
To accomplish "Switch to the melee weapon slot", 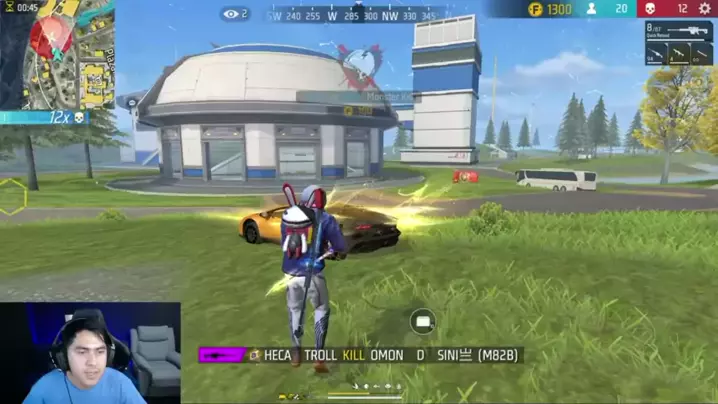I will (x=702, y=56).
